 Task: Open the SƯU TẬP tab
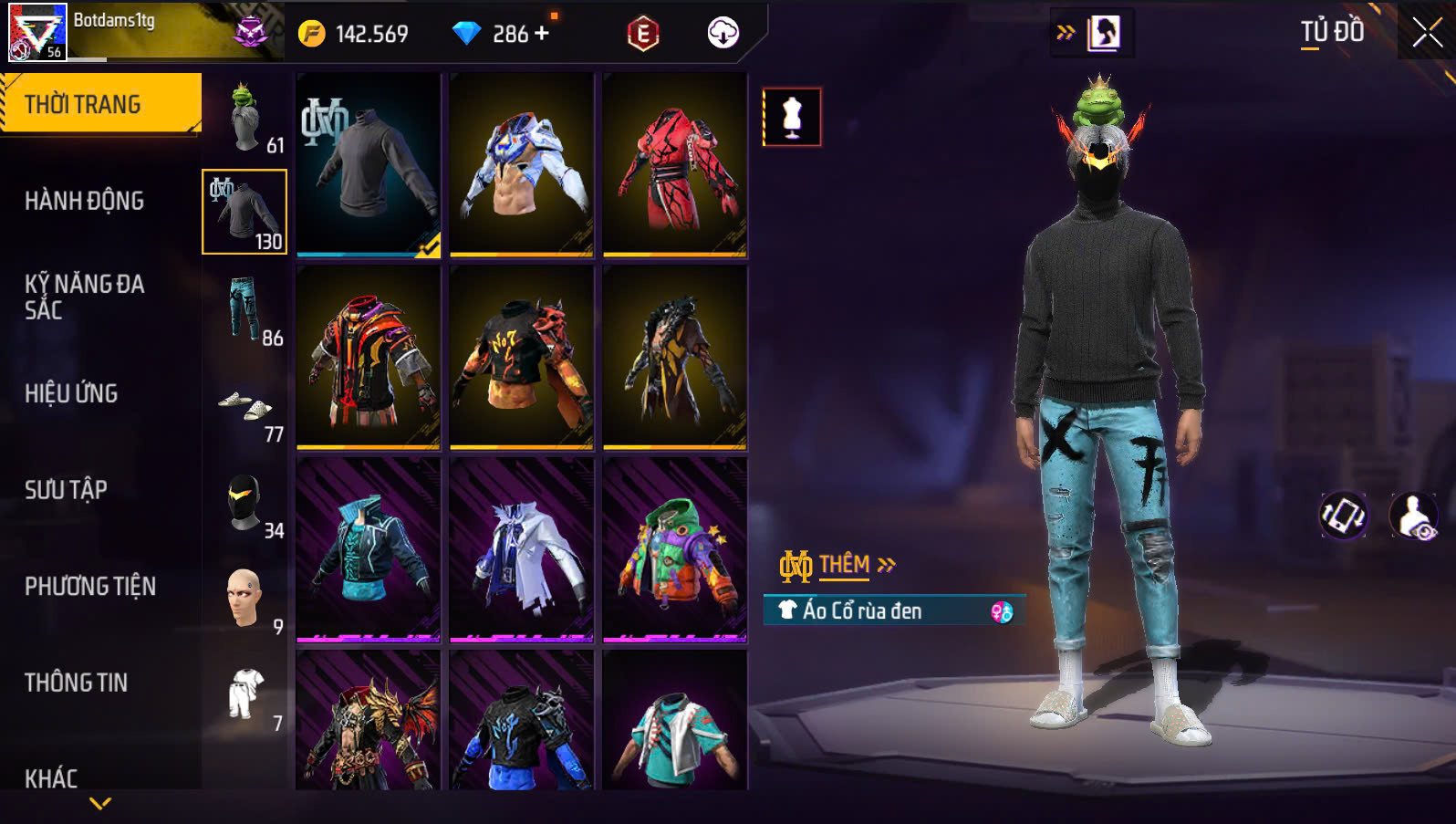click(x=66, y=490)
